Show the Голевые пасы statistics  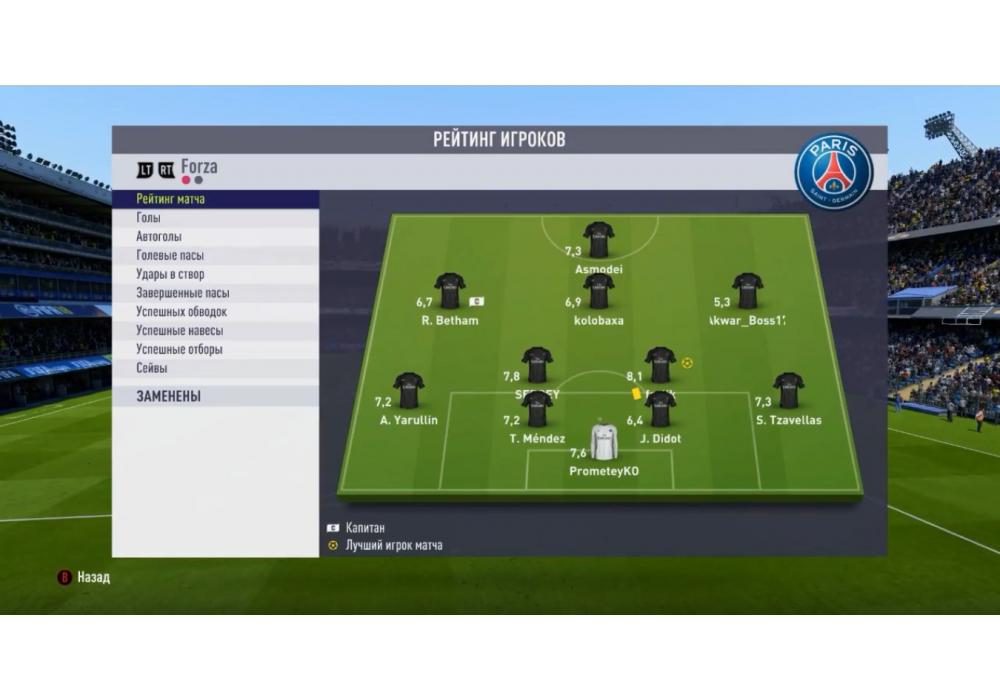[x=216, y=256]
